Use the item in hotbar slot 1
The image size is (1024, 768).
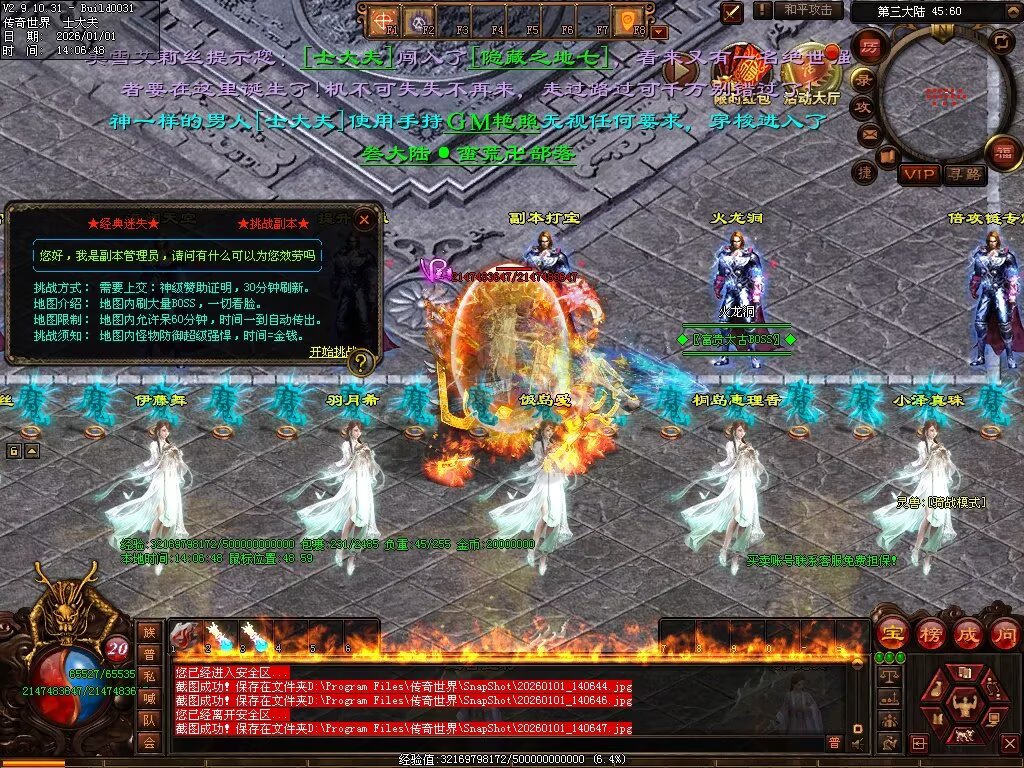185,634
